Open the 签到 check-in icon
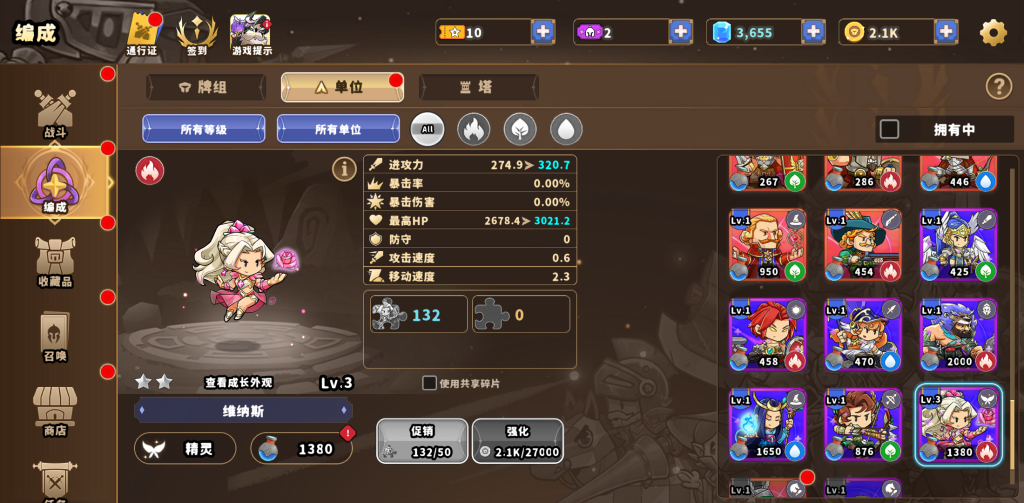 click(x=197, y=34)
